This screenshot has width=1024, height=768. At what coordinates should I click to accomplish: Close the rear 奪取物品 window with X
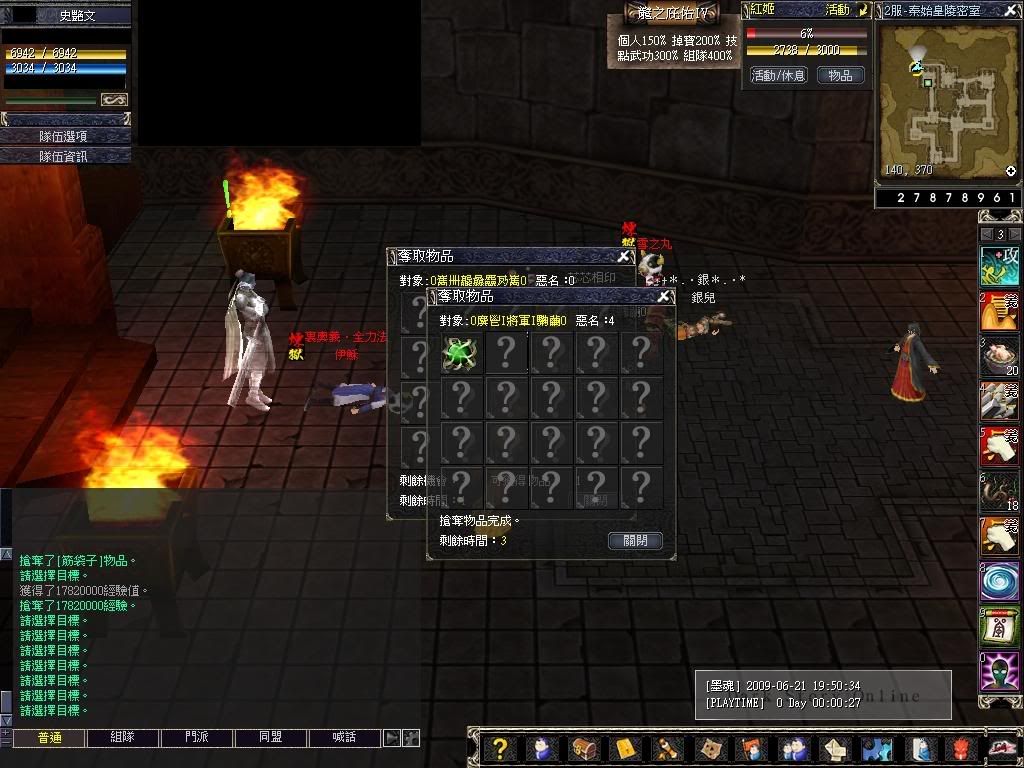point(624,257)
